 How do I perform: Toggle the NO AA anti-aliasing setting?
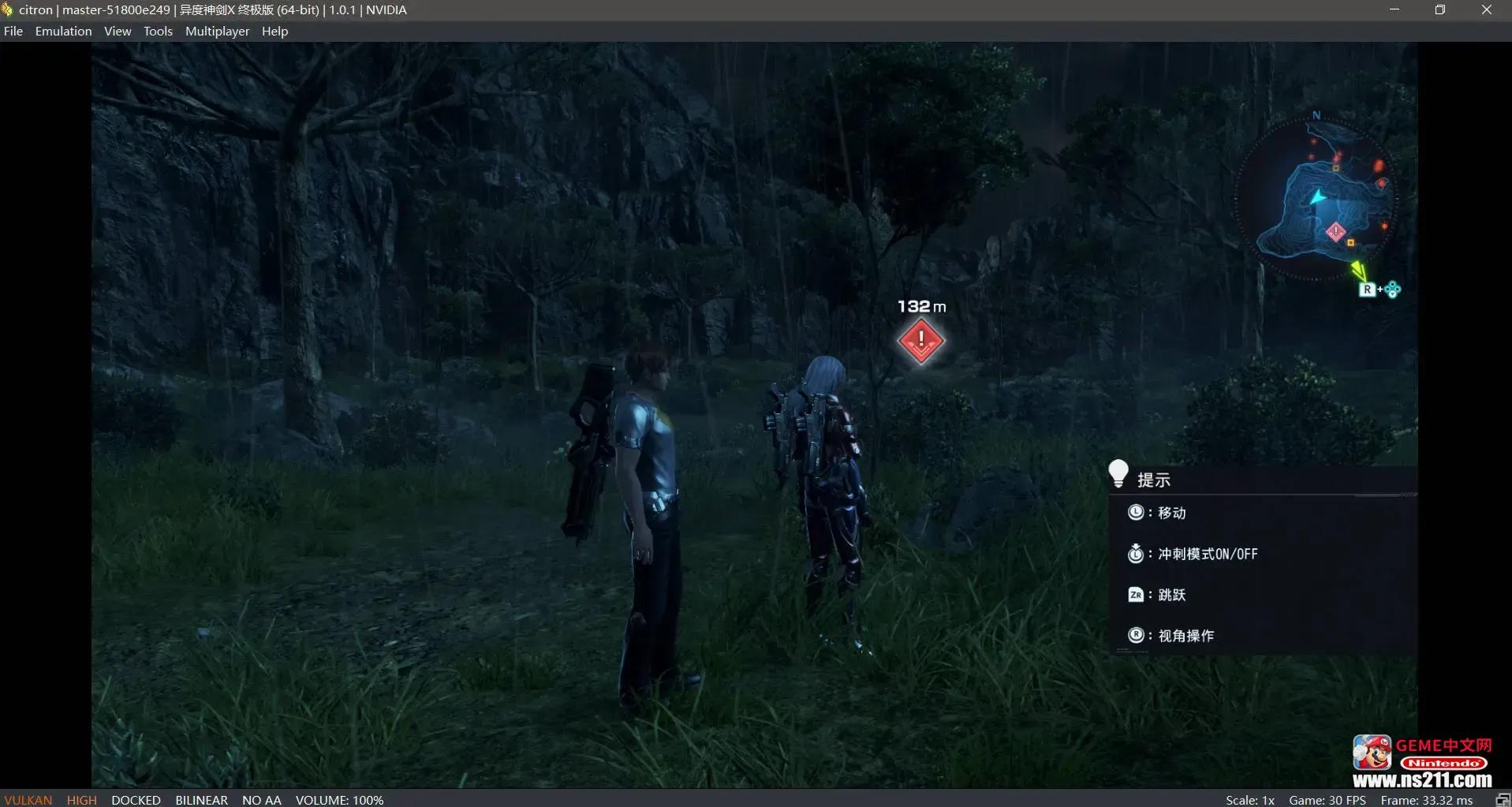coord(261,800)
